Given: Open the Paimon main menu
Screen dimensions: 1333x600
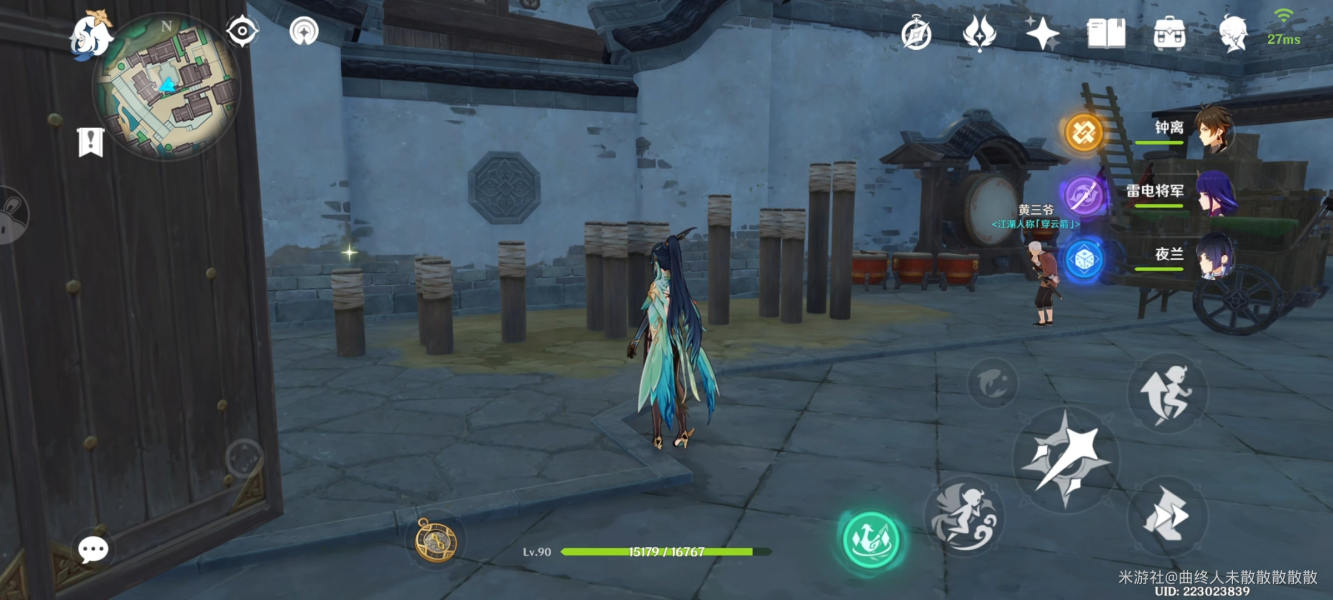Looking at the screenshot, I should point(90,34).
